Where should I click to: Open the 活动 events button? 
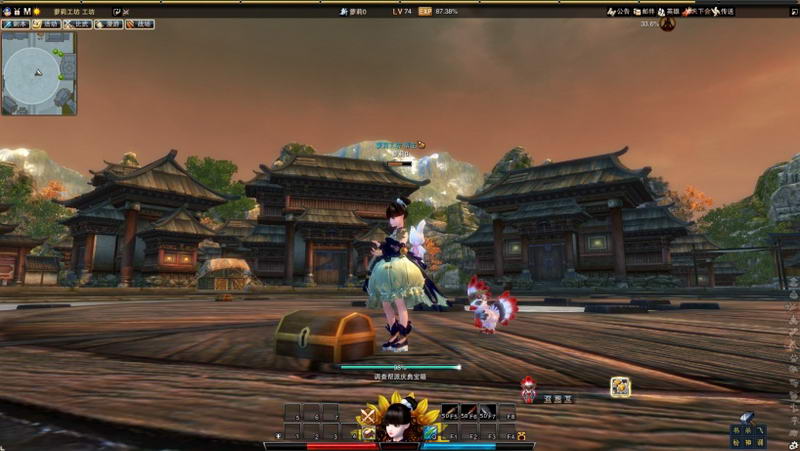(x=48, y=24)
